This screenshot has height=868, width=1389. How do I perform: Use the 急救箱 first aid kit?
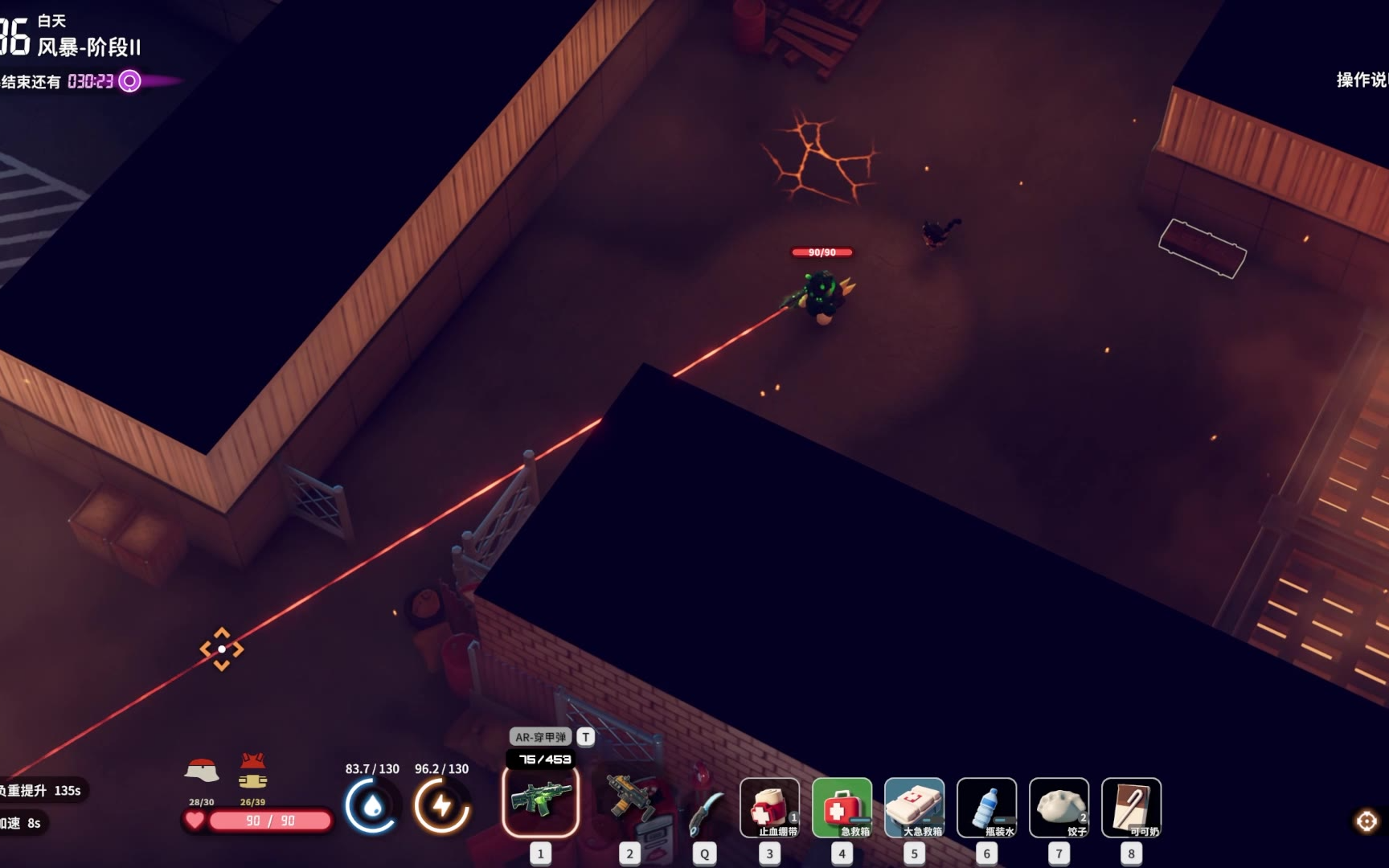[842, 807]
